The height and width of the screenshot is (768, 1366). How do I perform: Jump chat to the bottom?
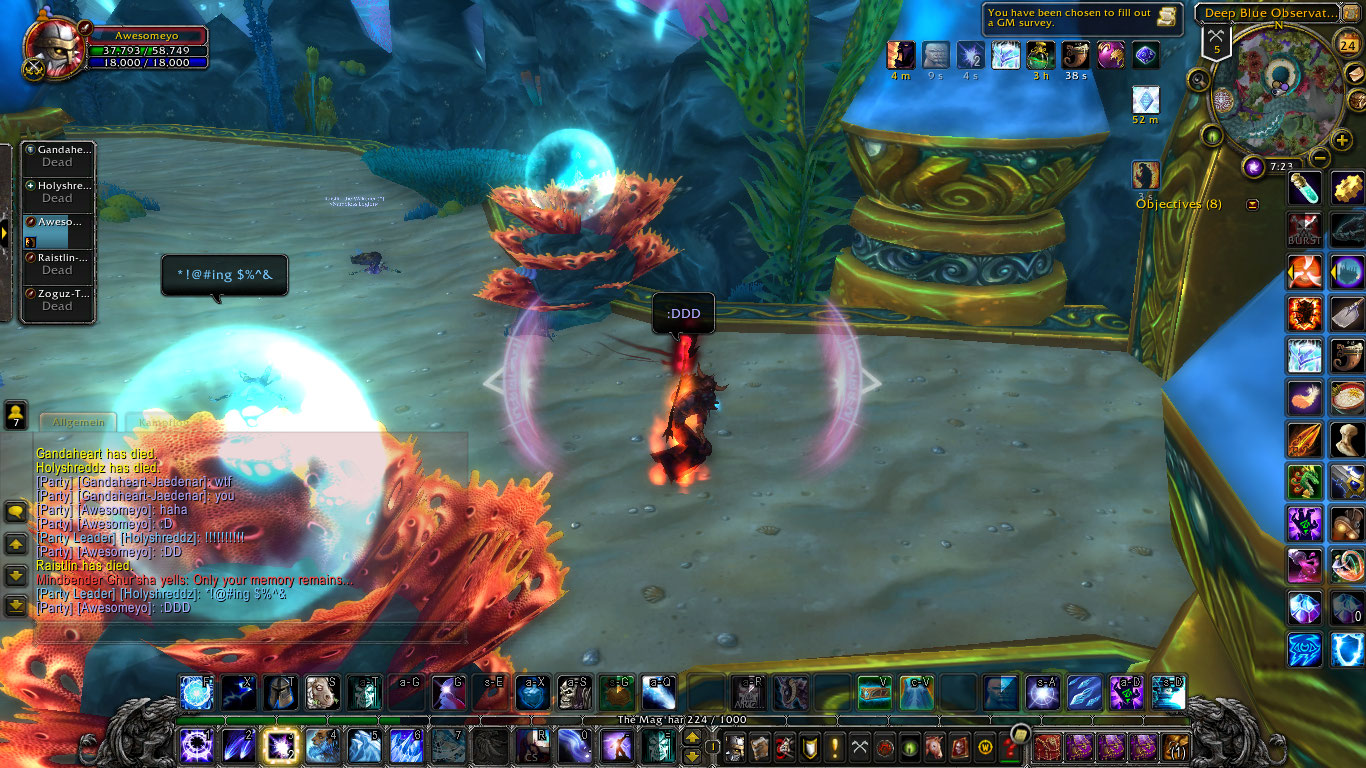point(16,605)
